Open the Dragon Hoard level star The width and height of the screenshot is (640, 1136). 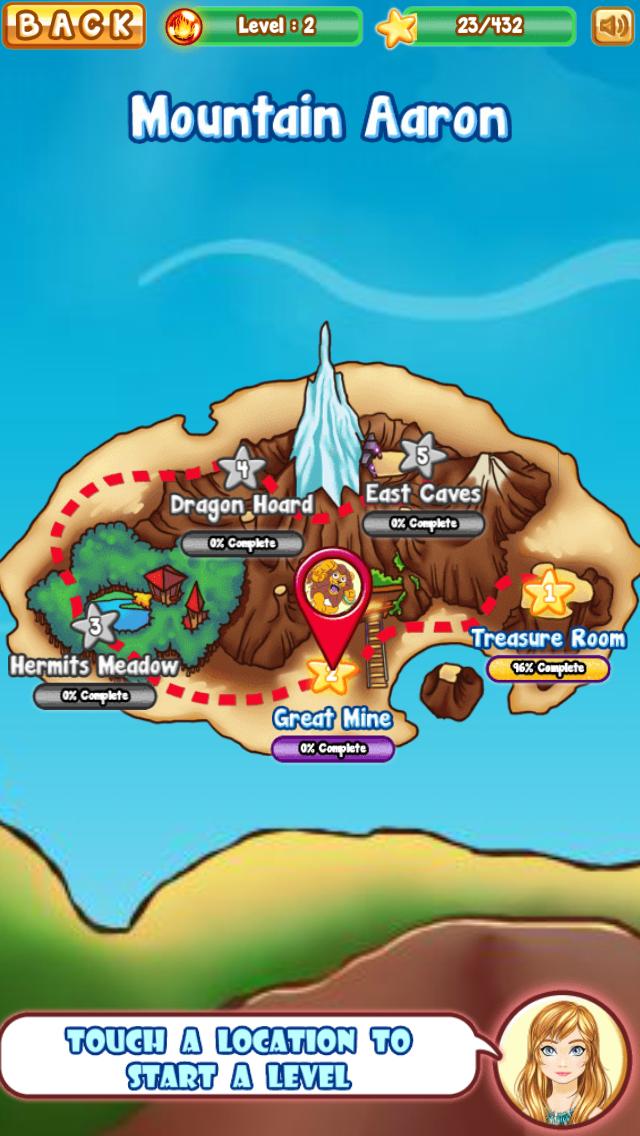pyautogui.click(x=241, y=468)
